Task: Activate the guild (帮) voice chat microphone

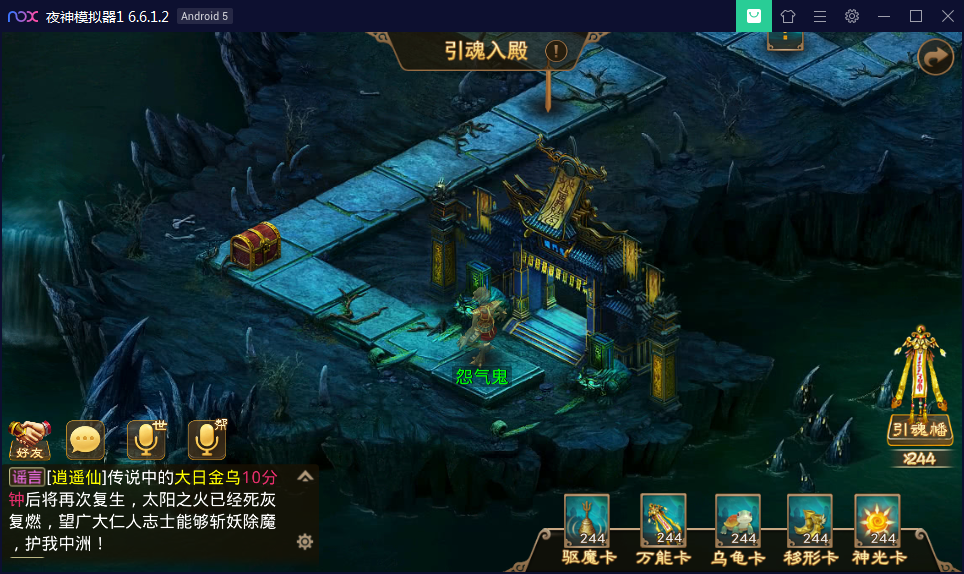Action: pyautogui.click(x=207, y=439)
